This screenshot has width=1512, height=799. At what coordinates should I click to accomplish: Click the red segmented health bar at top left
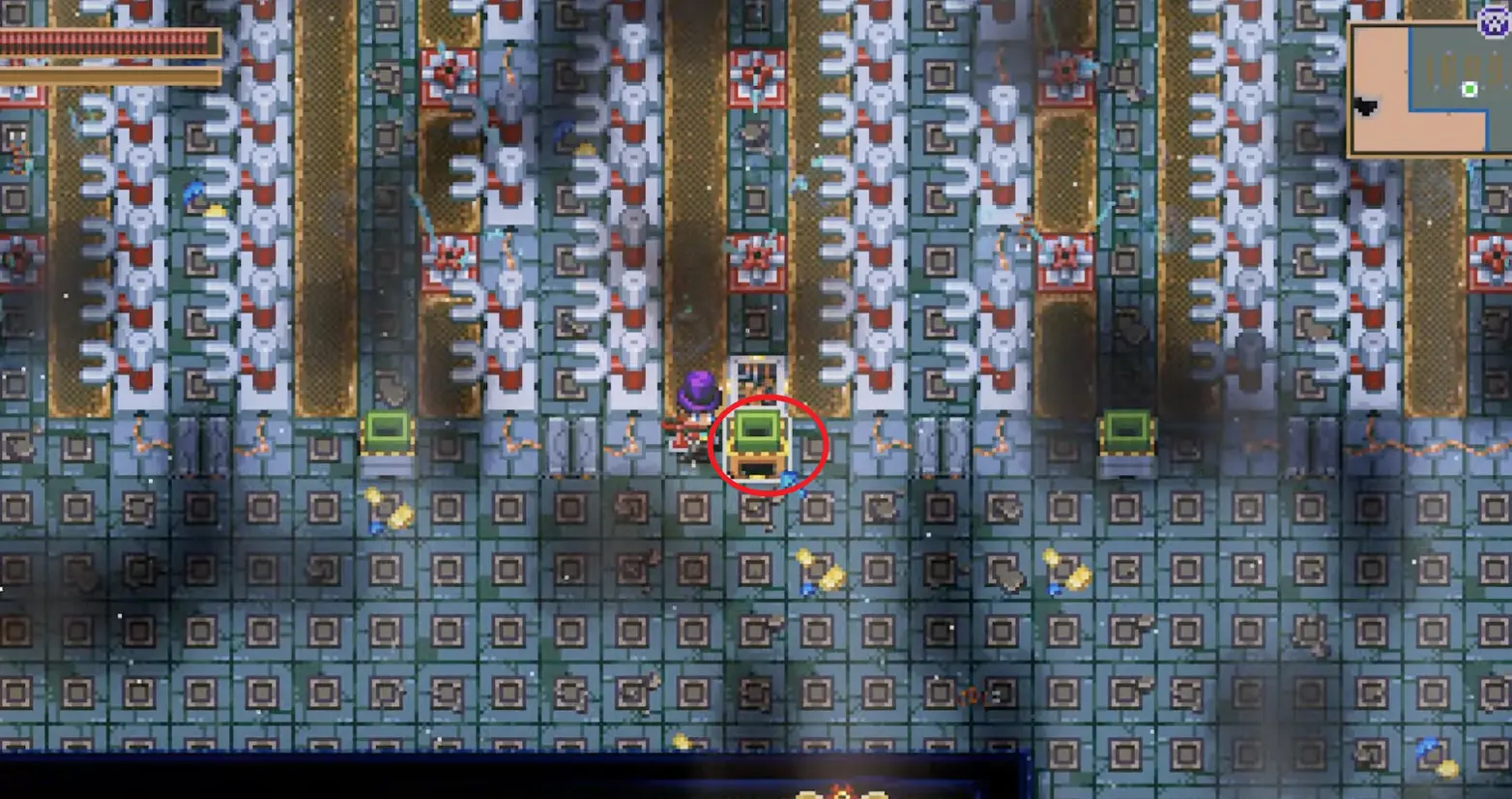[x=106, y=44]
